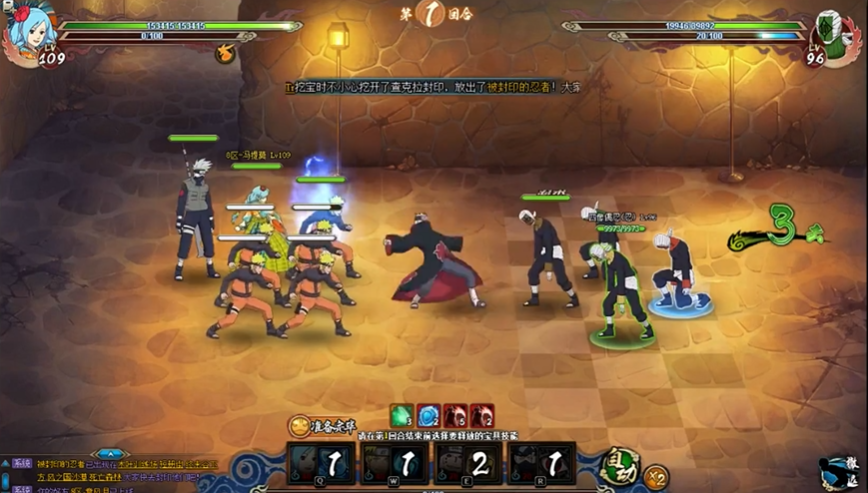Open the ninja icon in the corner

[838, 474]
